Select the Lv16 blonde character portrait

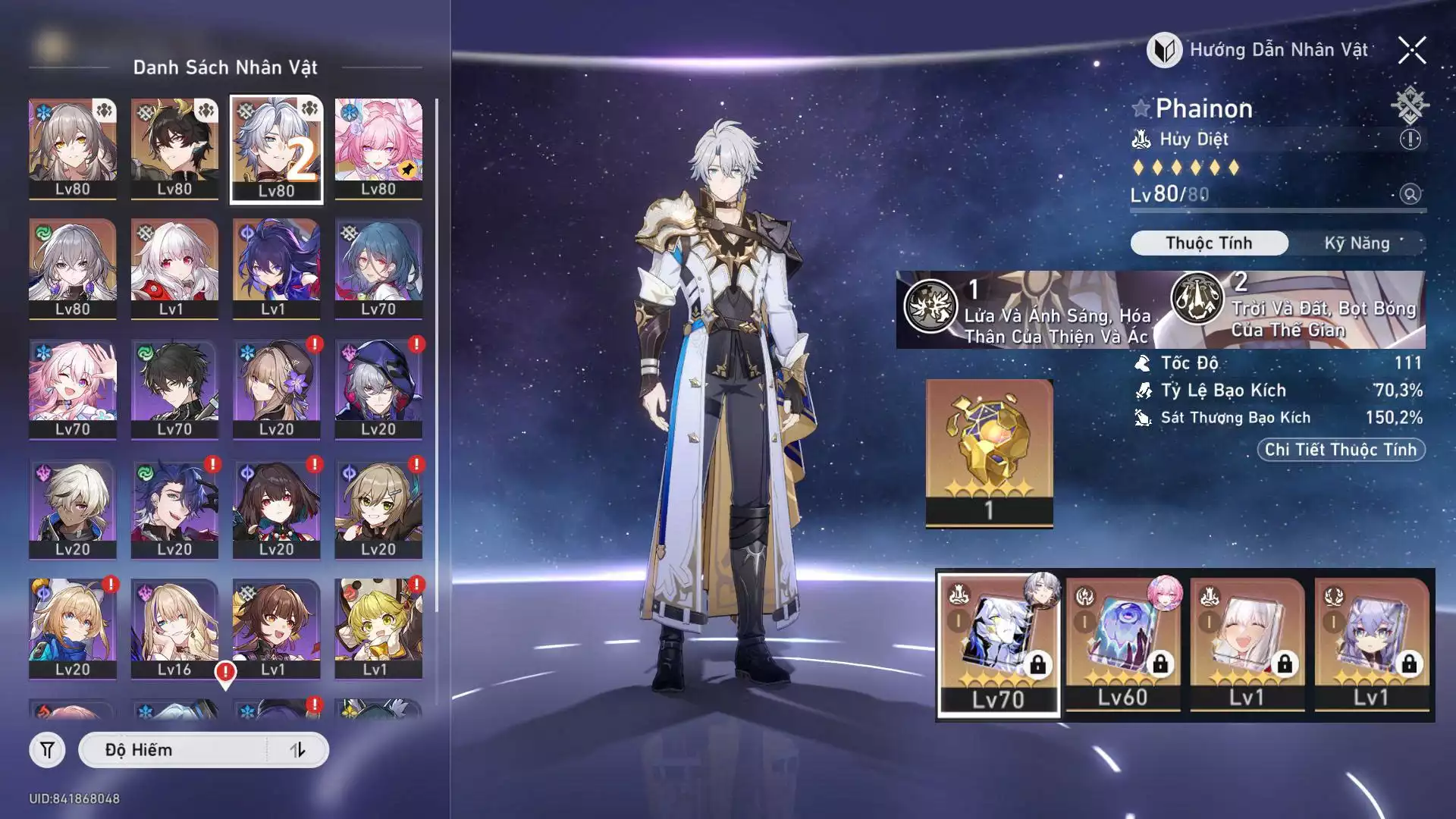point(174,629)
